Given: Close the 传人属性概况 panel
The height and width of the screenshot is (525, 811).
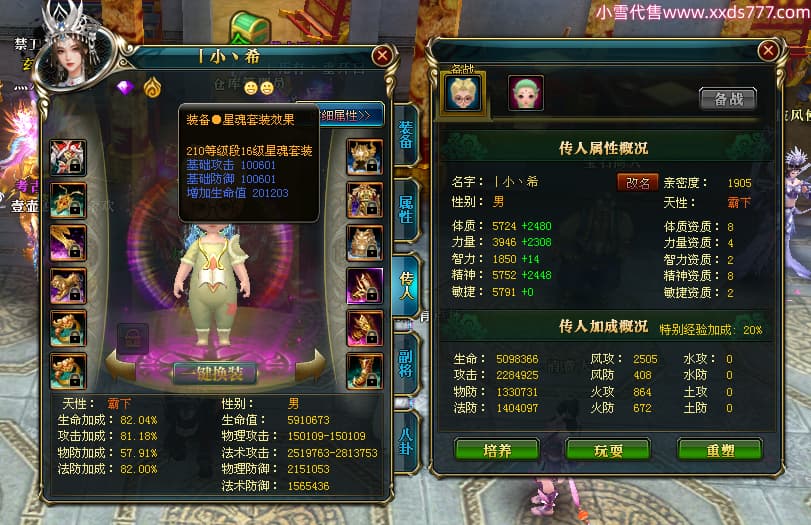Looking at the screenshot, I should pyautogui.click(x=768, y=50).
